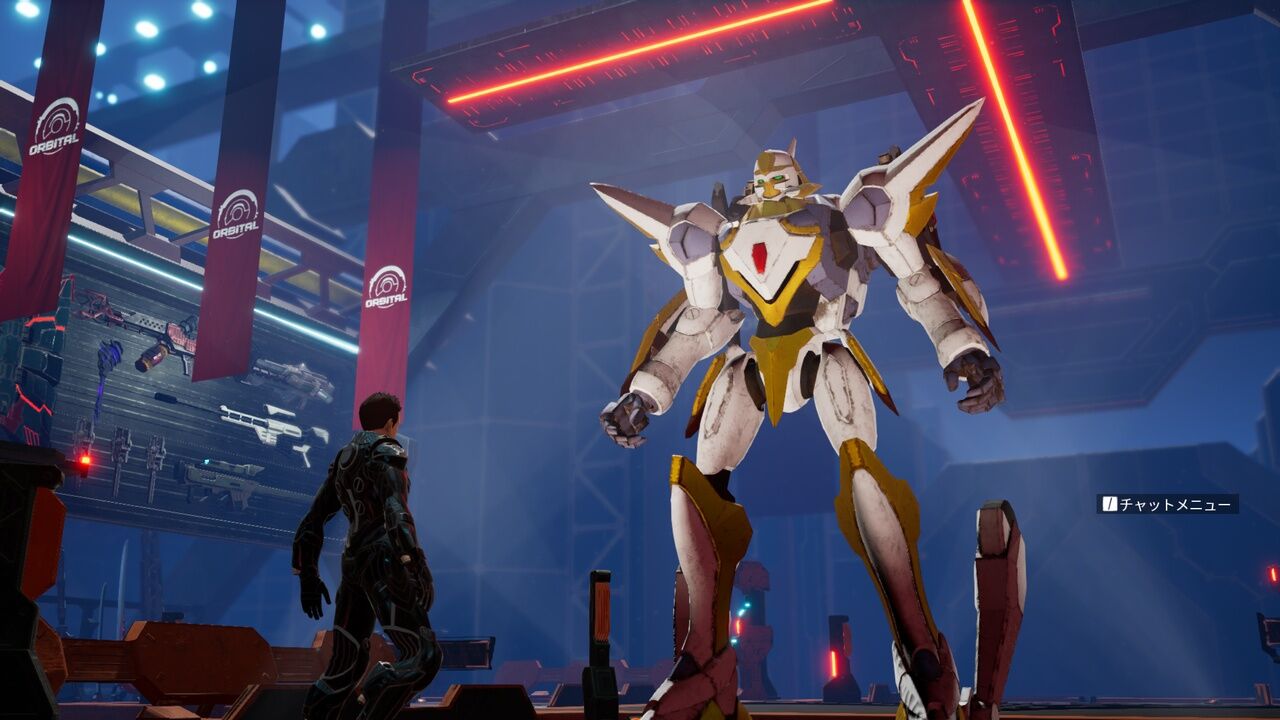Screen dimensions: 1280x720
Task: Click the white slash key icon
Action: [1110, 502]
